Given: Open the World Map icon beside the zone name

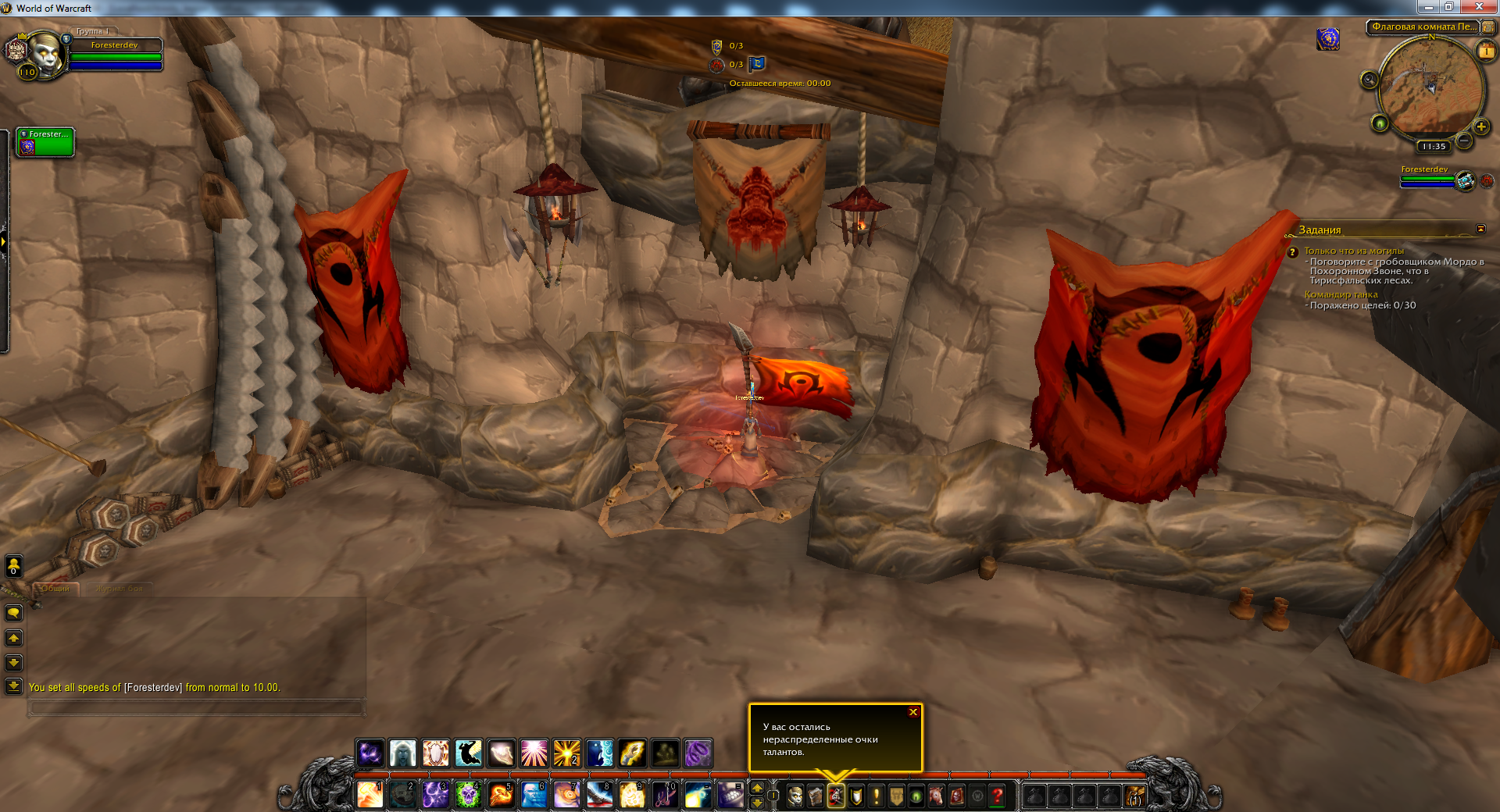Looking at the screenshot, I should [x=1488, y=27].
